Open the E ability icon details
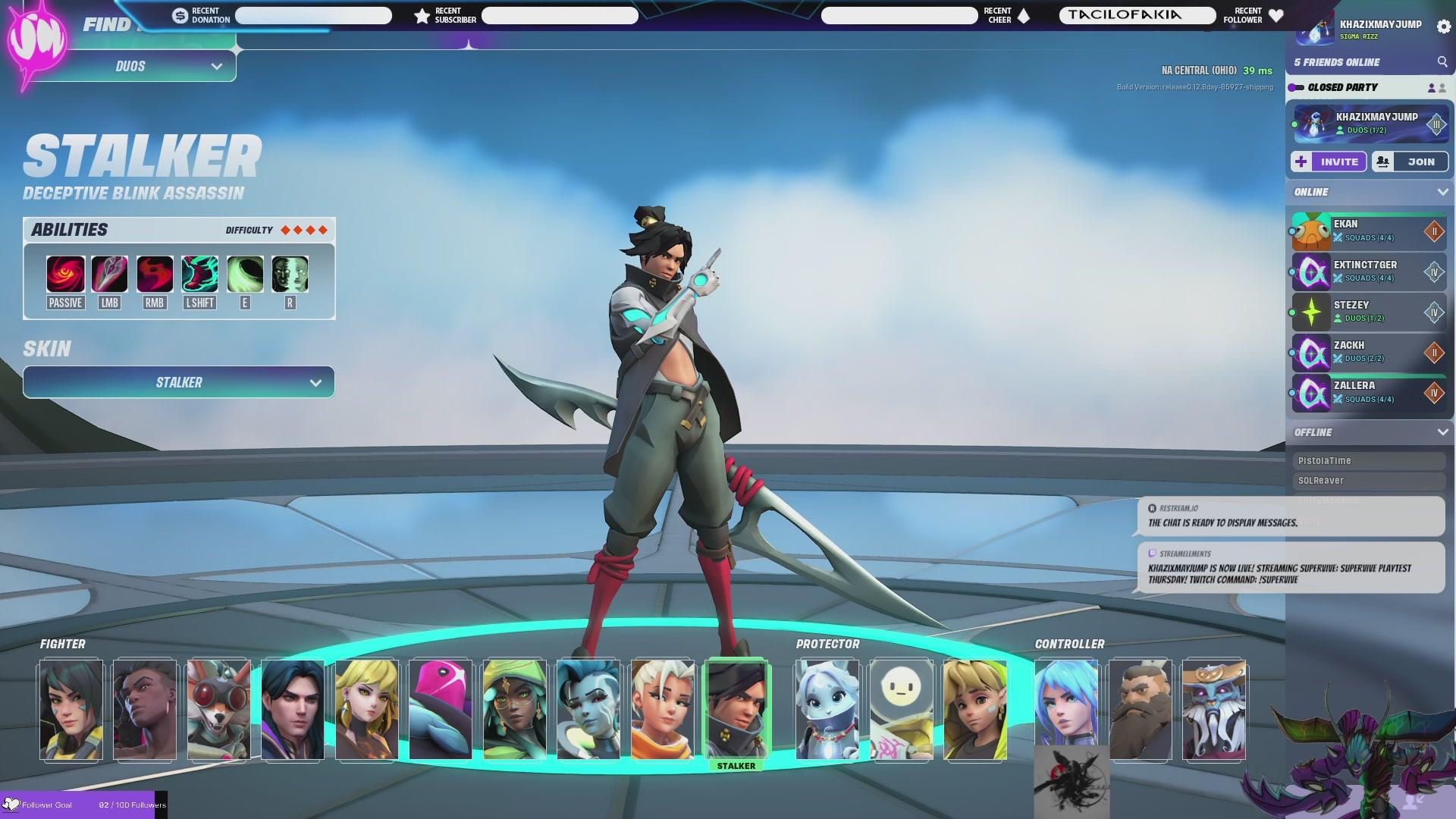Screen dimensions: 1456x819 coord(243,275)
